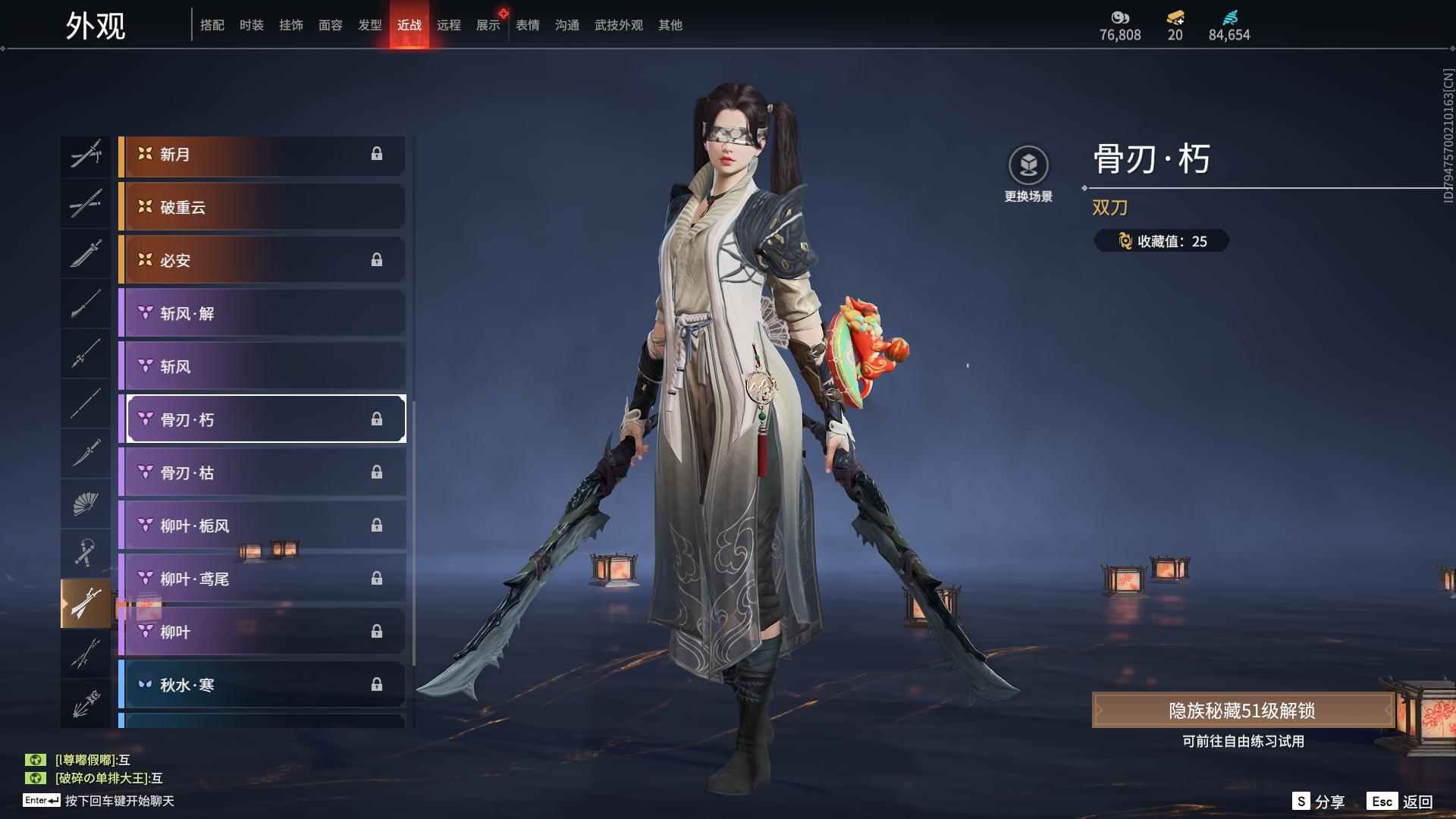Select the 挂饰 tab
Screen dimensions: 1456x819
click(x=290, y=25)
